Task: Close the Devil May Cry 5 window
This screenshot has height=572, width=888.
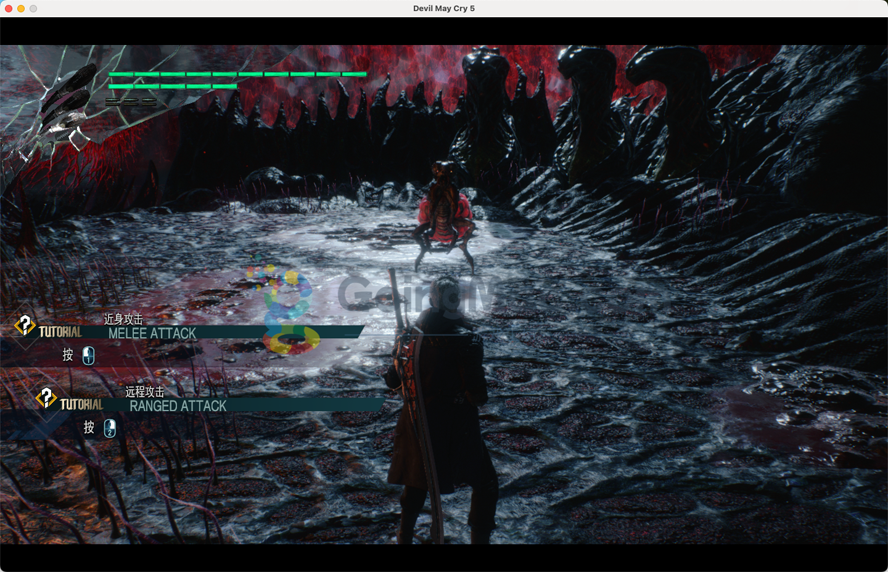Action: pyautogui.click(x=8, y=8)
